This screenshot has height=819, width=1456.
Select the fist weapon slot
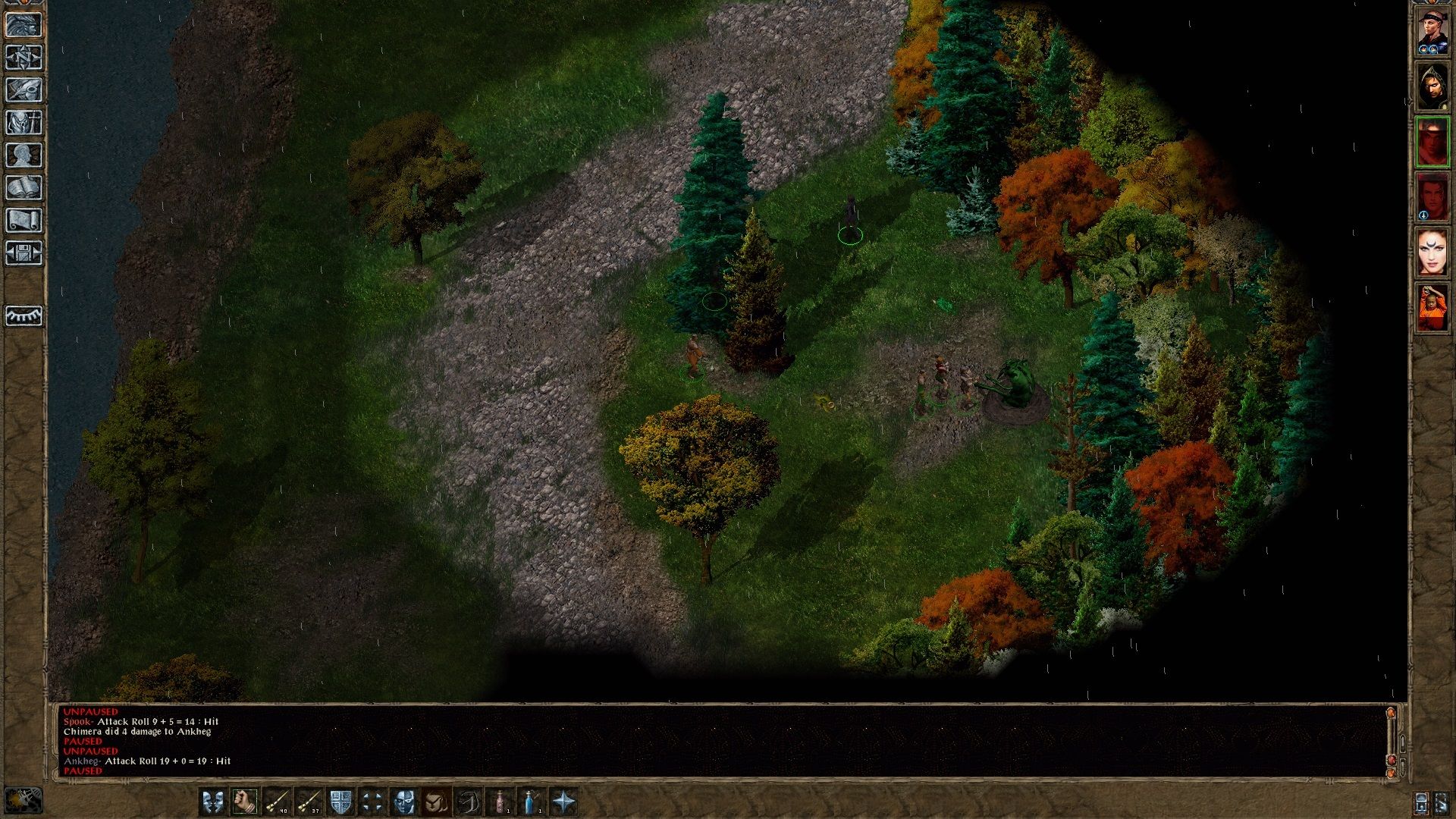(x=244, y=802)
